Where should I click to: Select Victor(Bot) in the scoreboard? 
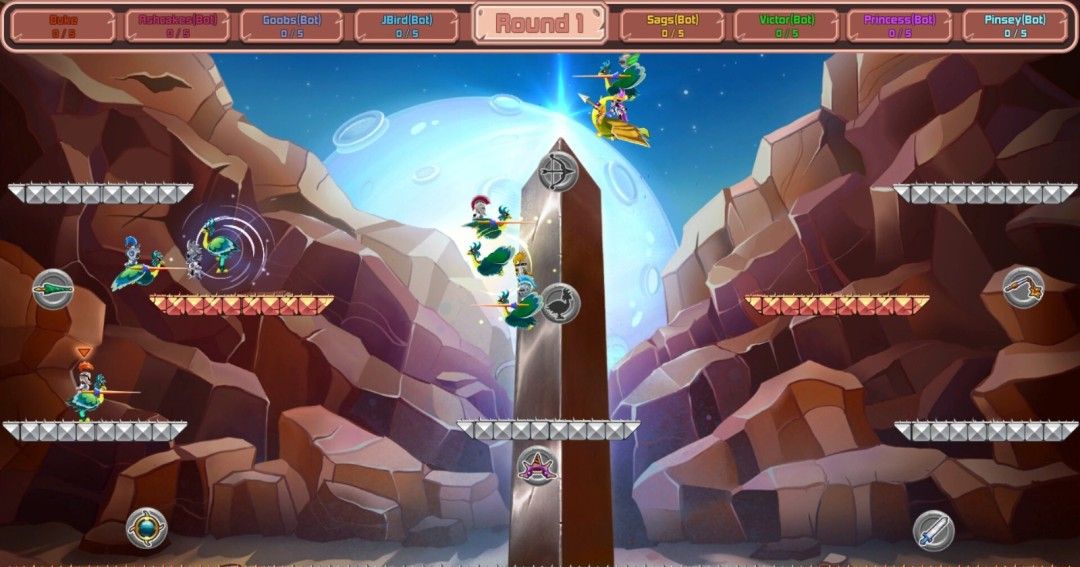[786, 26]
